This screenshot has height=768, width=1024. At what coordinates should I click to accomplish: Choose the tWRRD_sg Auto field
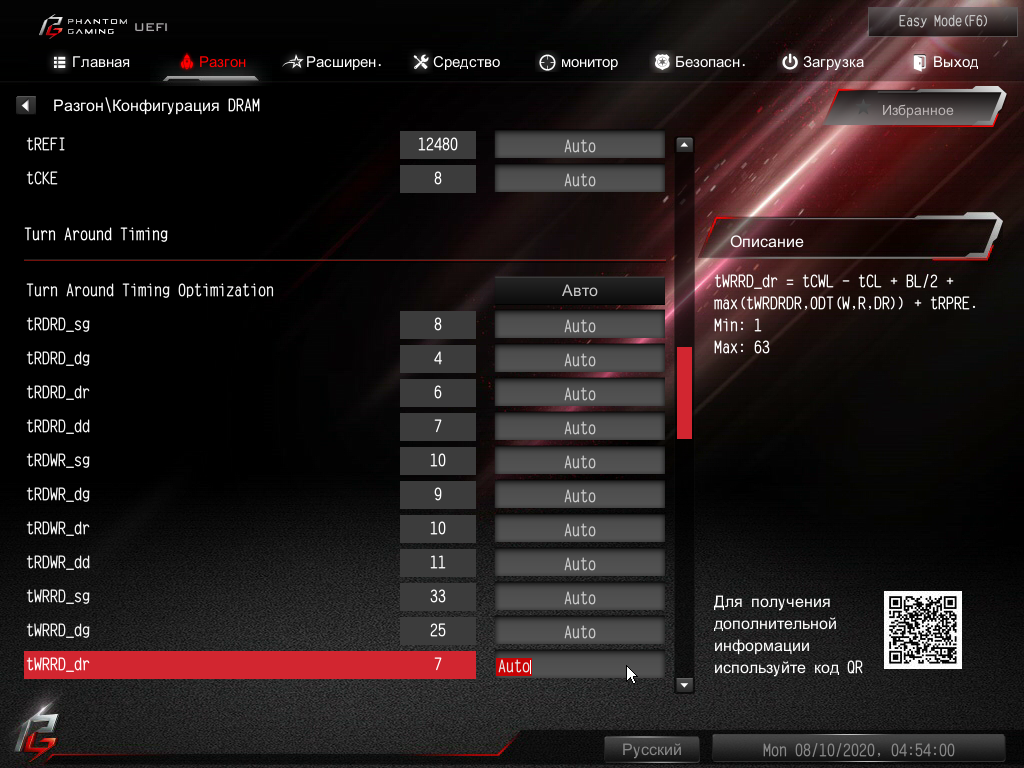click(x=580, y=598)
